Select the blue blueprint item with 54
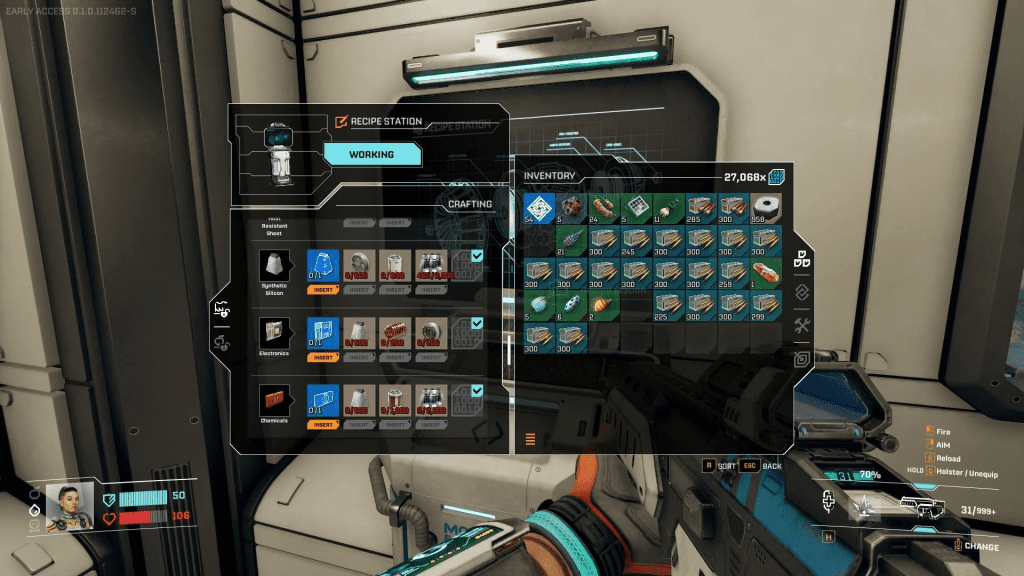Viewport: 1024px width, 576px height. click(540, 208)
